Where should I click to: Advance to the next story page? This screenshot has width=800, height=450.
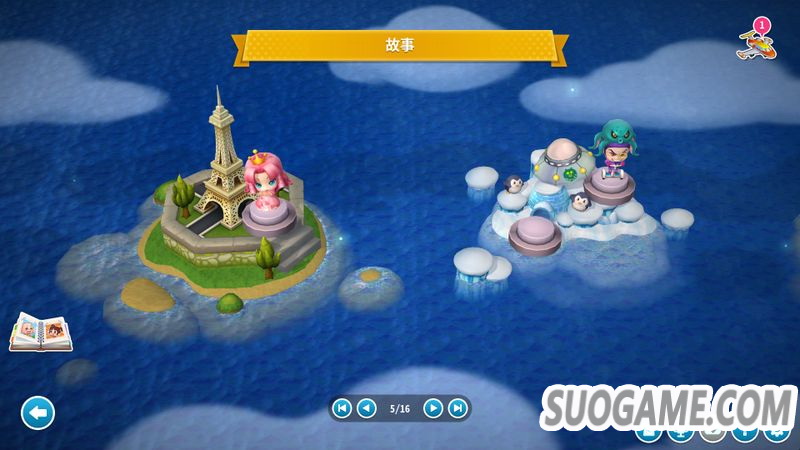[x=433, y=408]
